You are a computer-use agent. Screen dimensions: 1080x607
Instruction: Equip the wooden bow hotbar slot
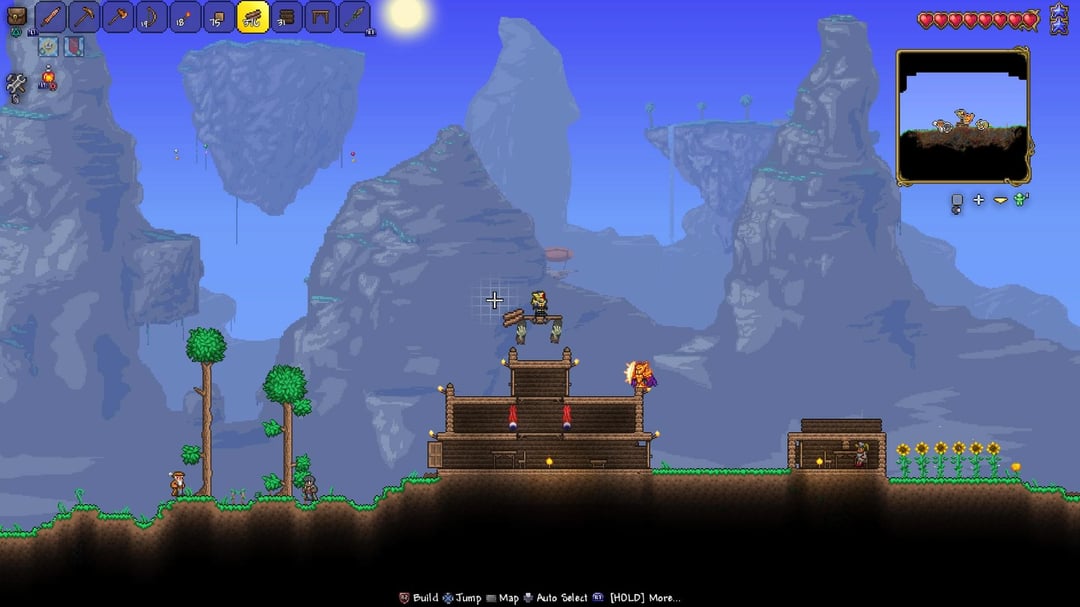(152, 17)
